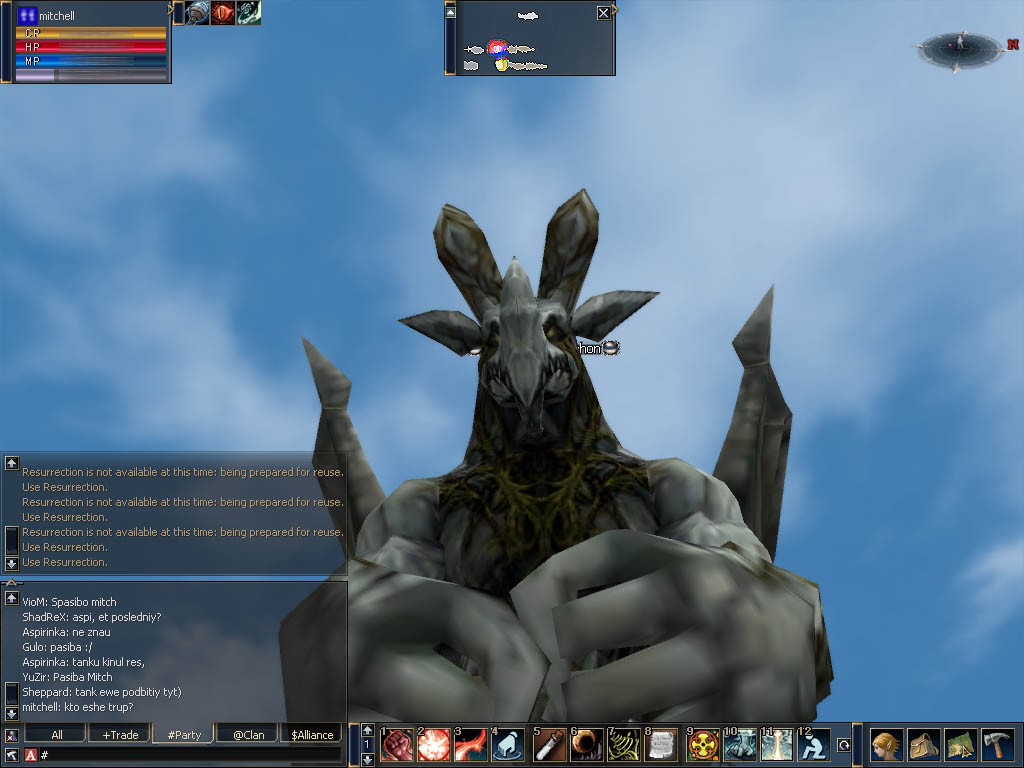The width and height of the screenshot is (1024, 768).
Task: Open the +Trade chat tab
Action: point(120,735)
